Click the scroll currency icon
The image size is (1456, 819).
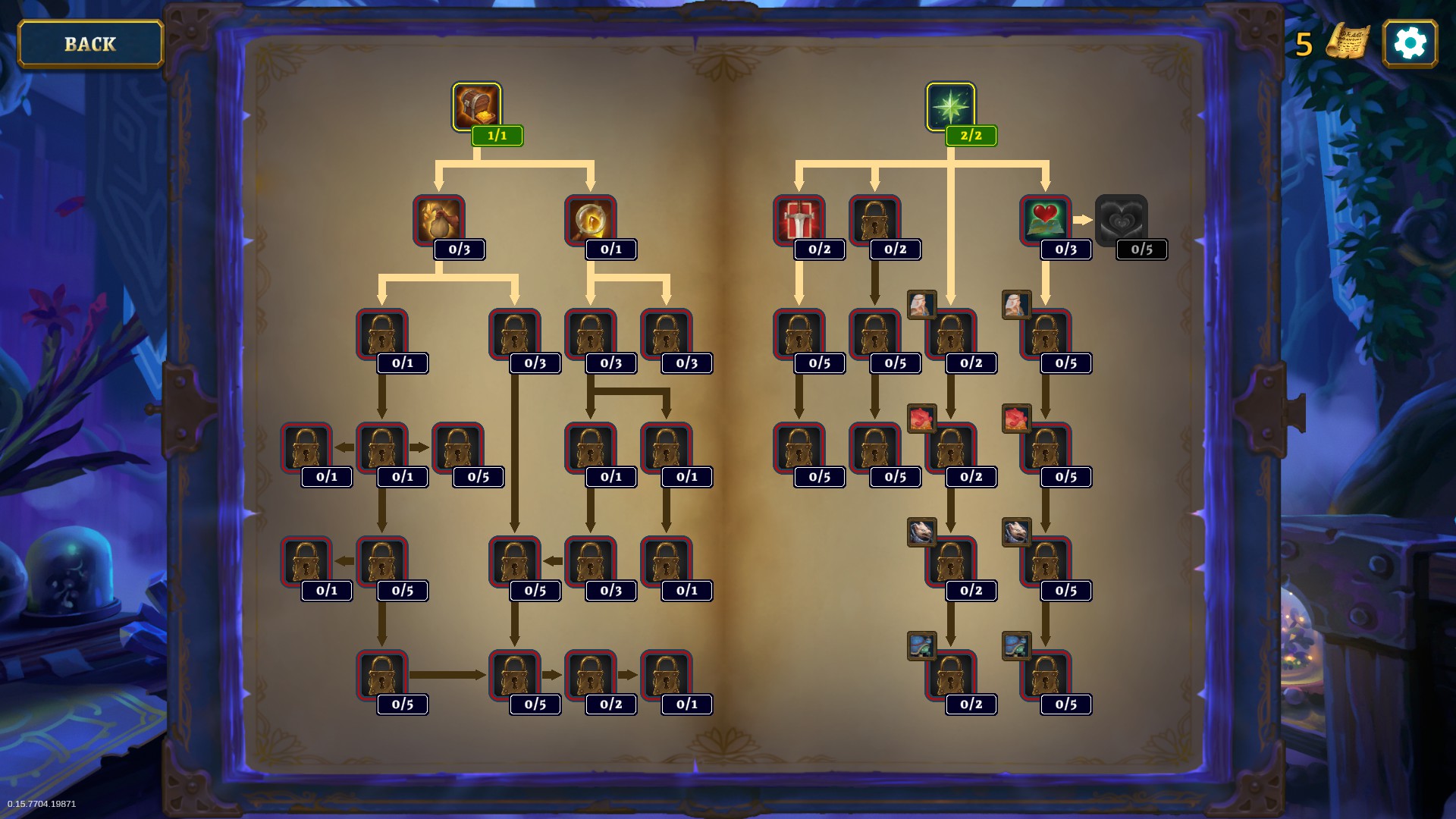[1347, 42]
